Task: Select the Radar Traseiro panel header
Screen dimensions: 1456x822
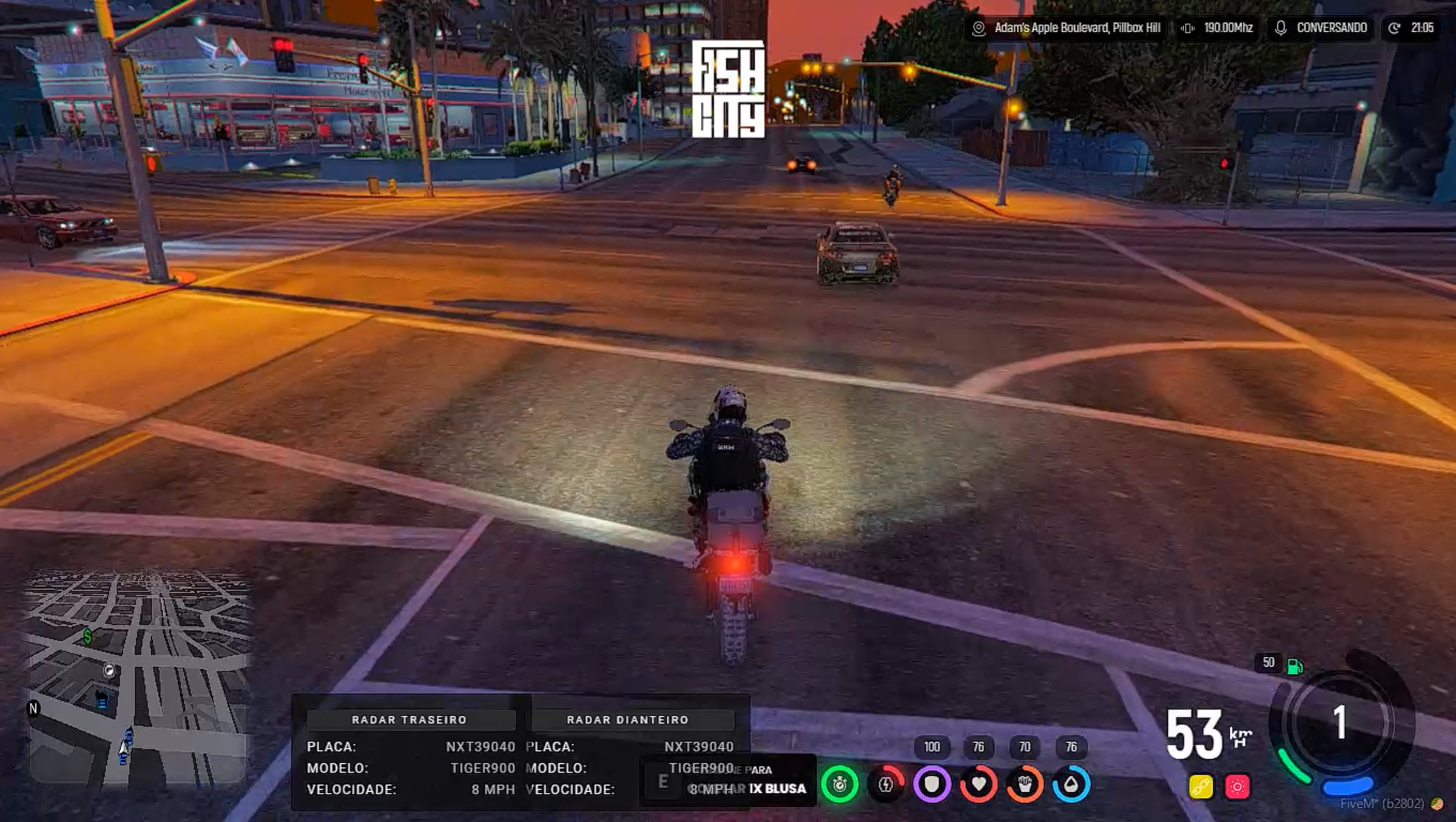Action: pos(409,720)
